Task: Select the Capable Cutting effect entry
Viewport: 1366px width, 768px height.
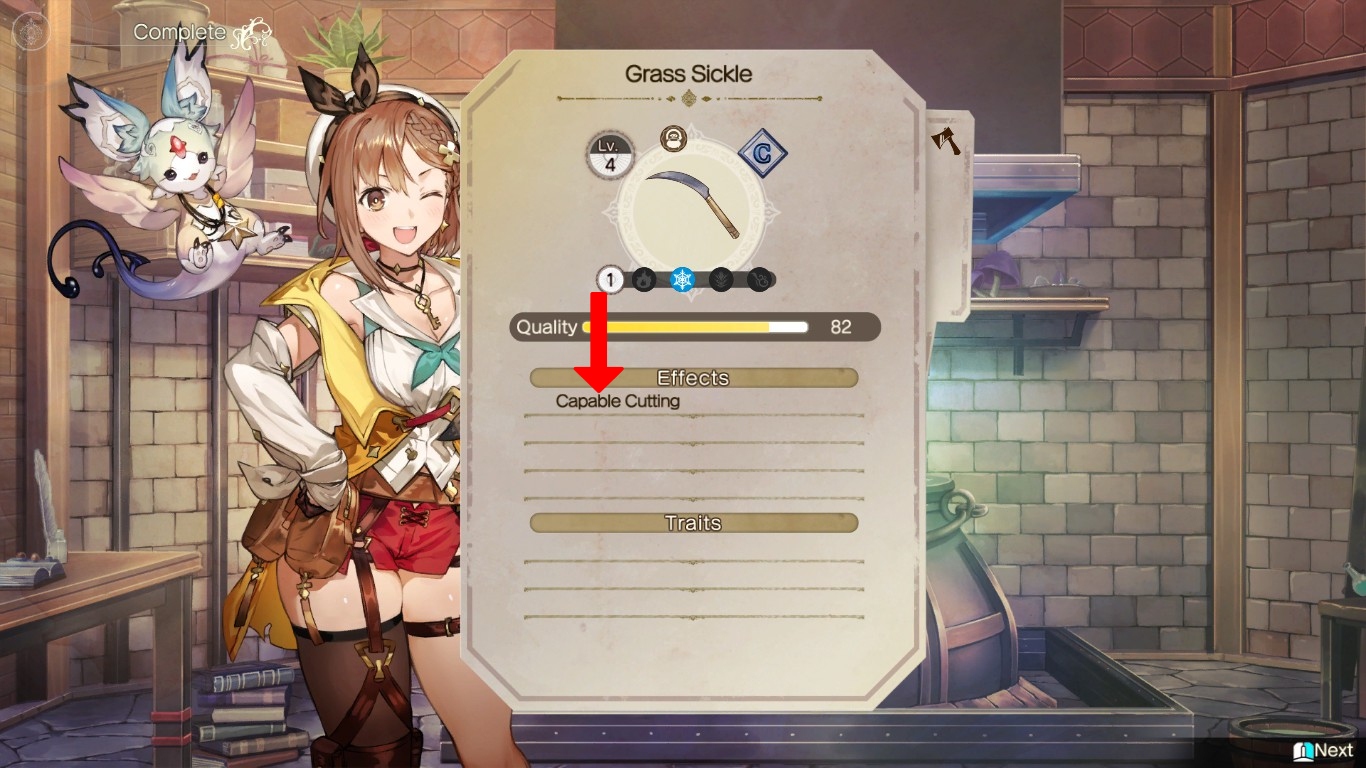Action: (616, 401)
